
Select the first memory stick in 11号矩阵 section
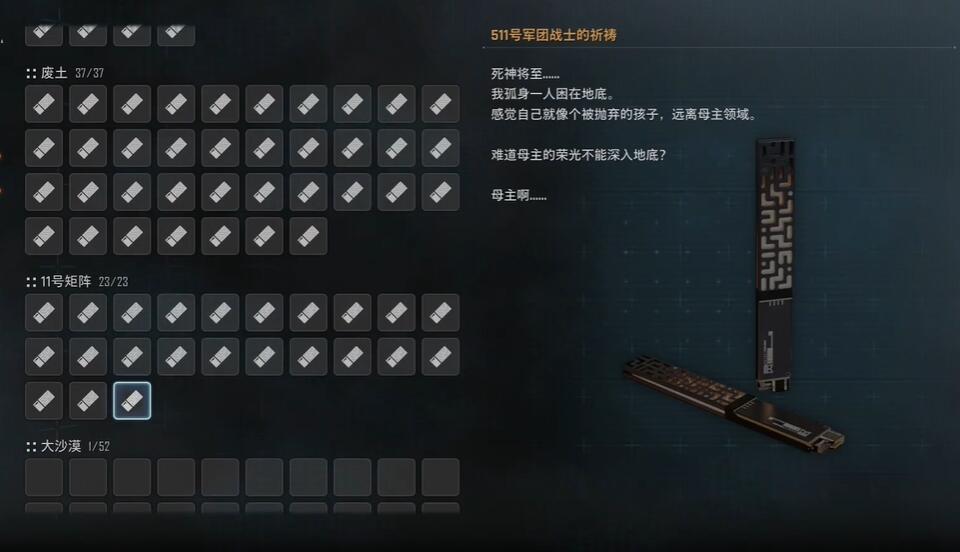pos(44,313)
